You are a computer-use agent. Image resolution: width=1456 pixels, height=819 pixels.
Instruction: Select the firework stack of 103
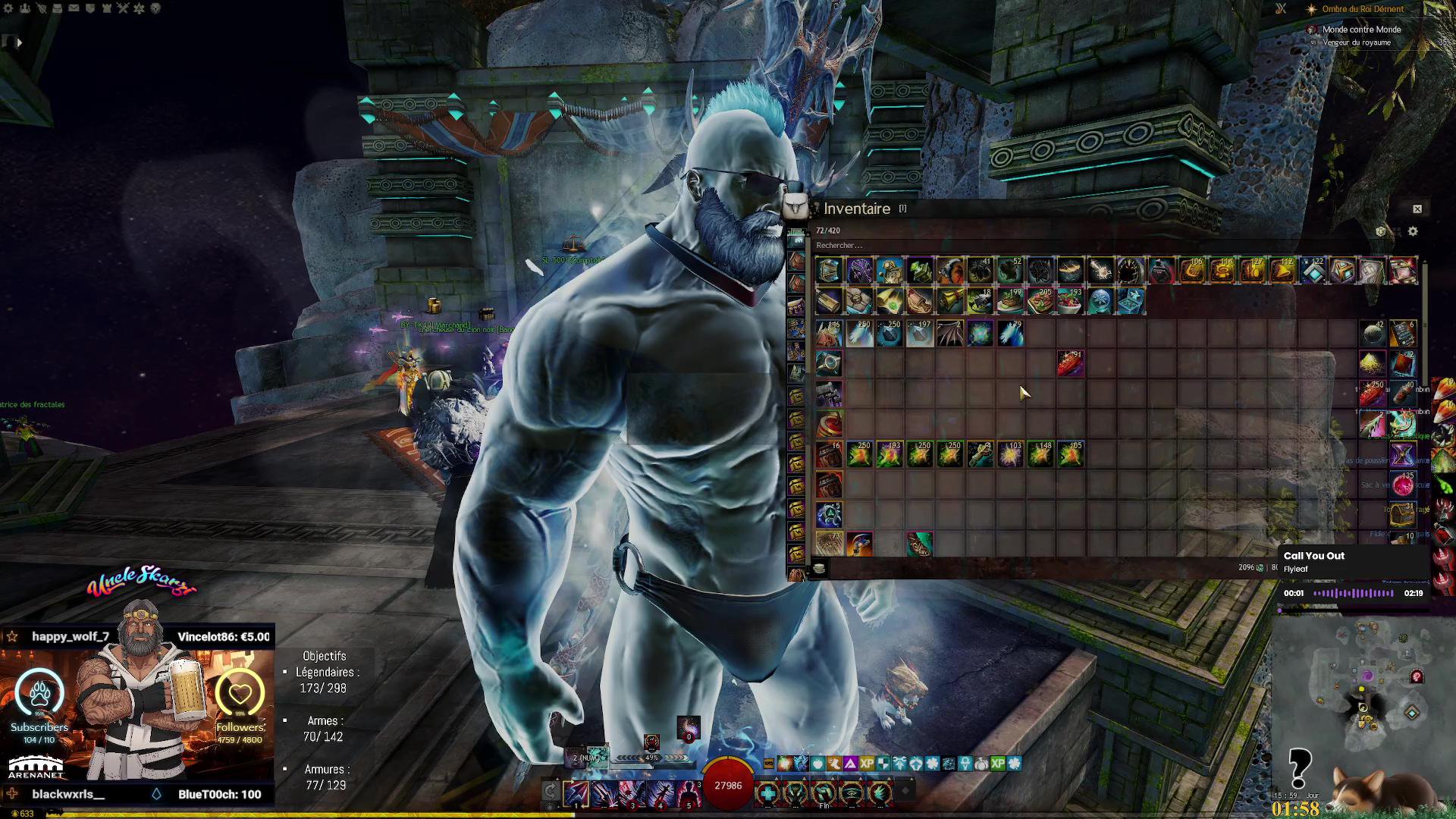click(1010, 454)
